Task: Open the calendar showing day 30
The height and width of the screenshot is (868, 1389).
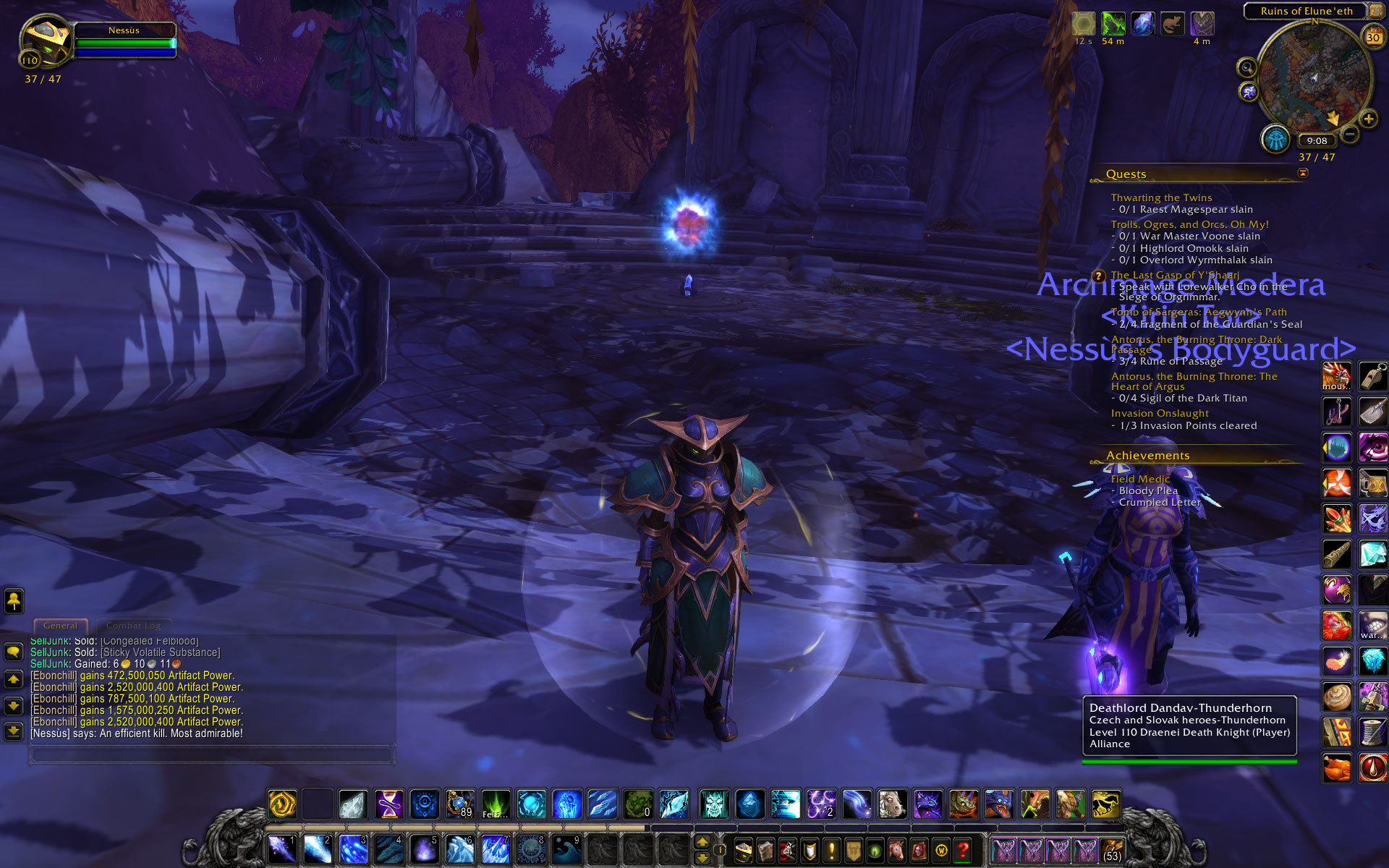Action: point(1372,37)
